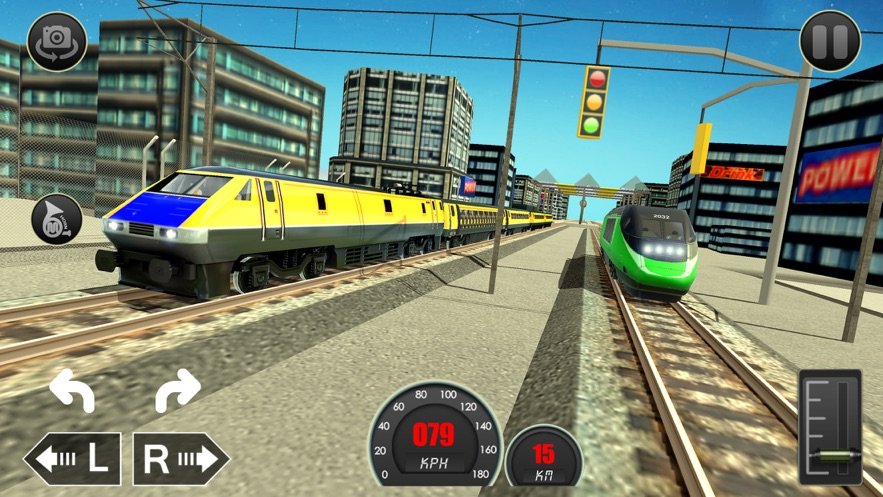
Task: Click the throttle lever slider
Action: tap(832, 457)
